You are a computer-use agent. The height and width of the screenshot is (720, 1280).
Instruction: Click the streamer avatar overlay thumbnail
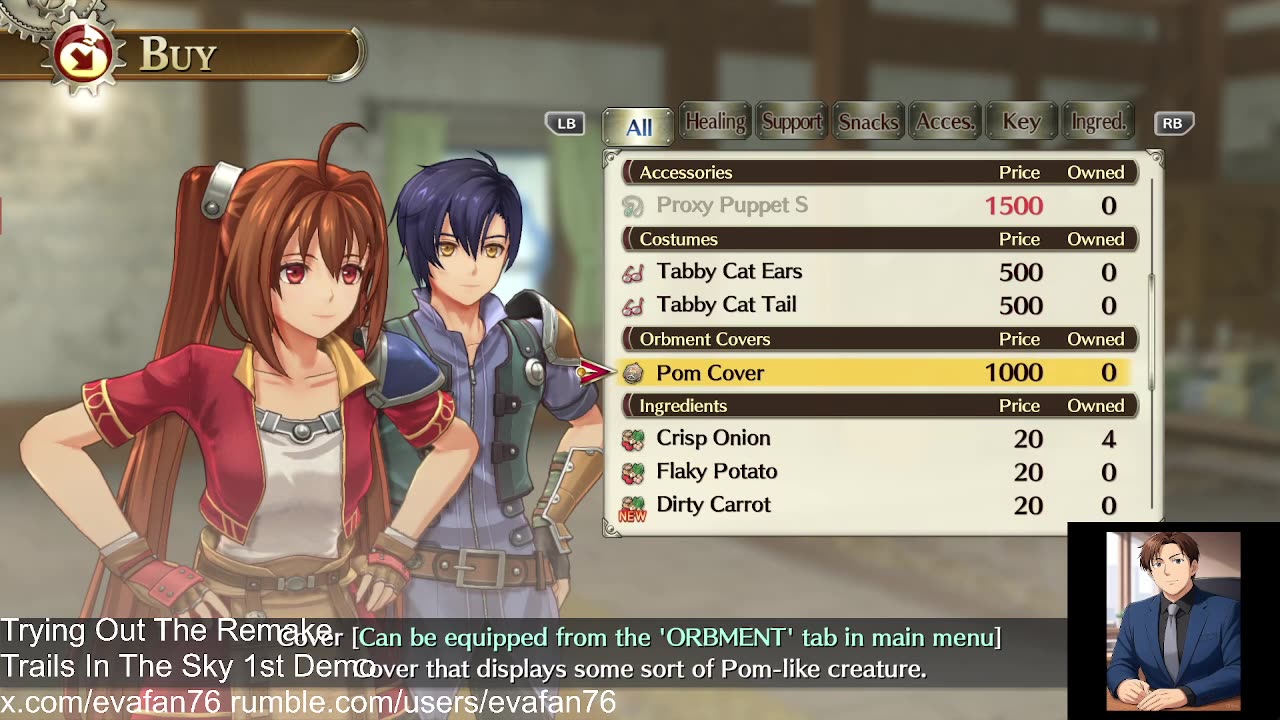point(1173,620)
